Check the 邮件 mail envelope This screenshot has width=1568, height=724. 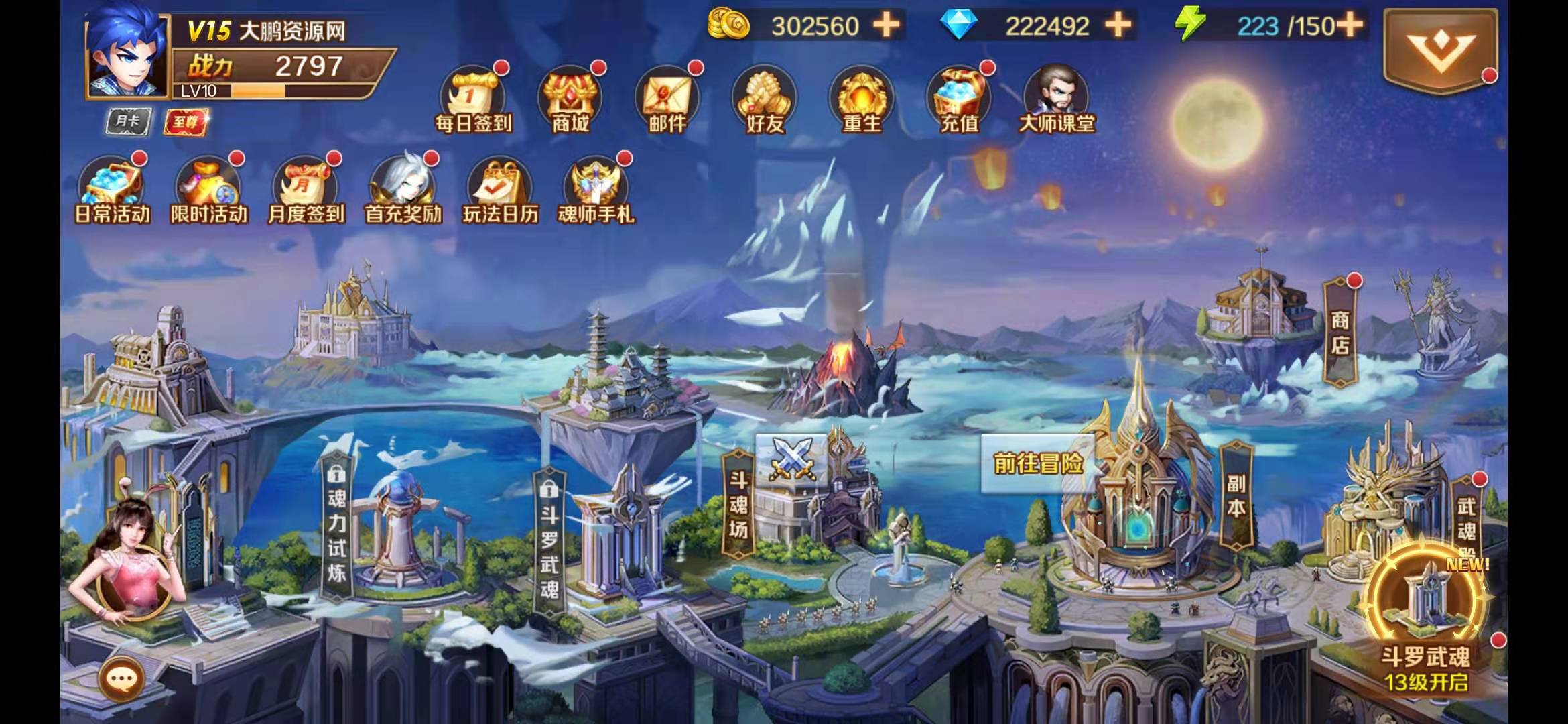pos(667,101)
